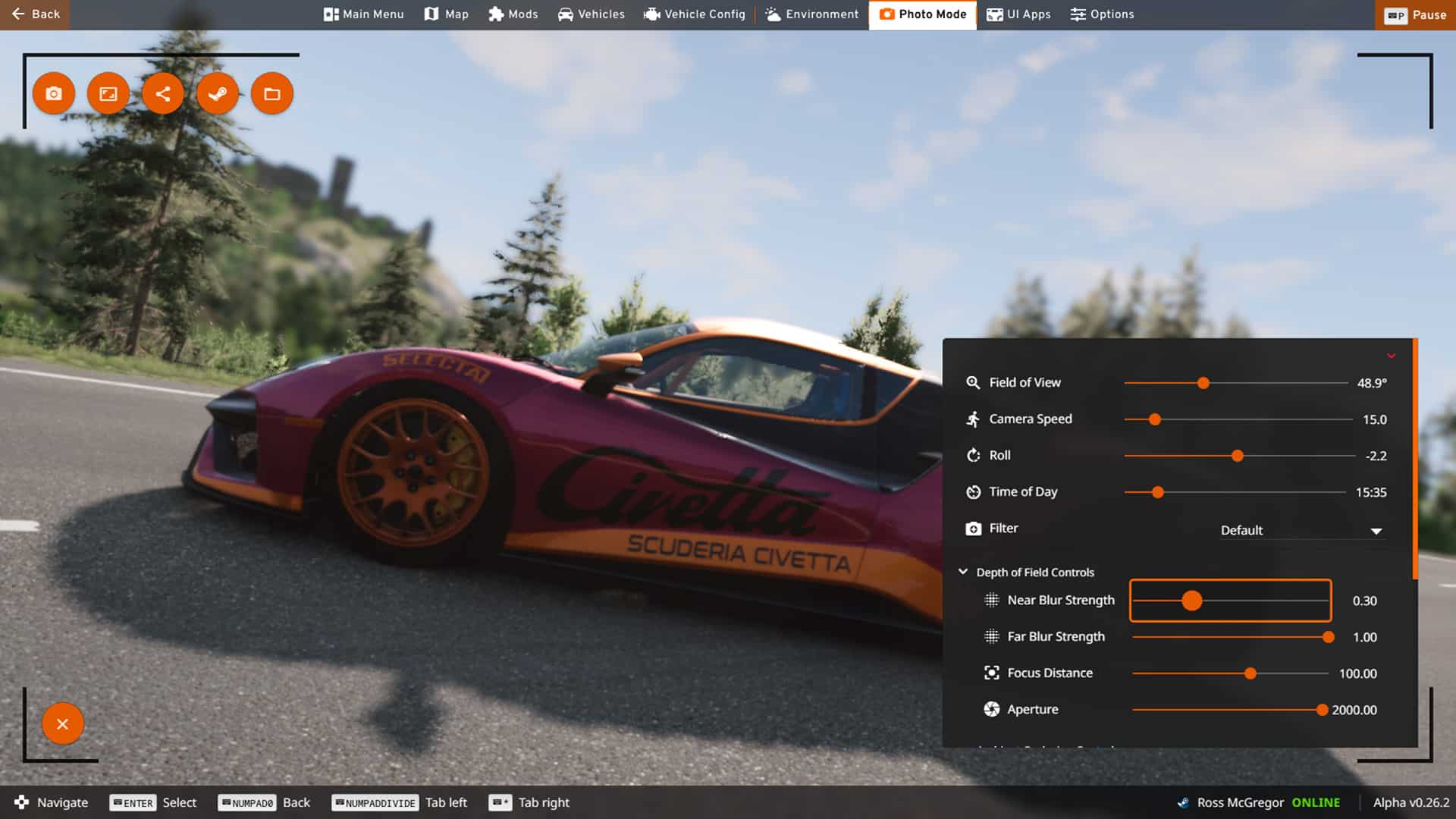Image resolution: width=1456 pixels, height=819 pixels.
Task: Click the Focus Distance target icon
Action: click(x=990, y=673)
